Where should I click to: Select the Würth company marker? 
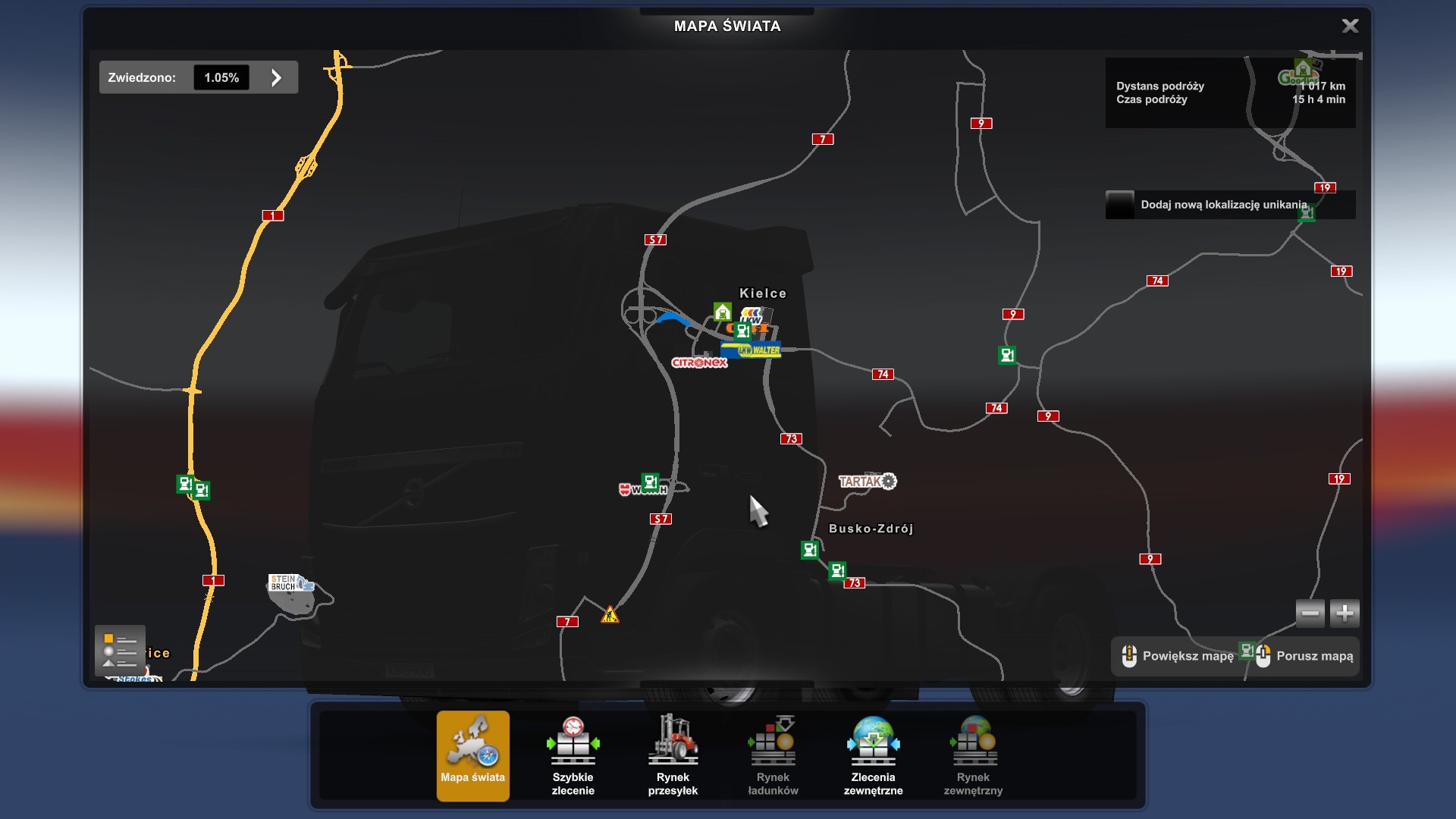[x=642, y=490]
